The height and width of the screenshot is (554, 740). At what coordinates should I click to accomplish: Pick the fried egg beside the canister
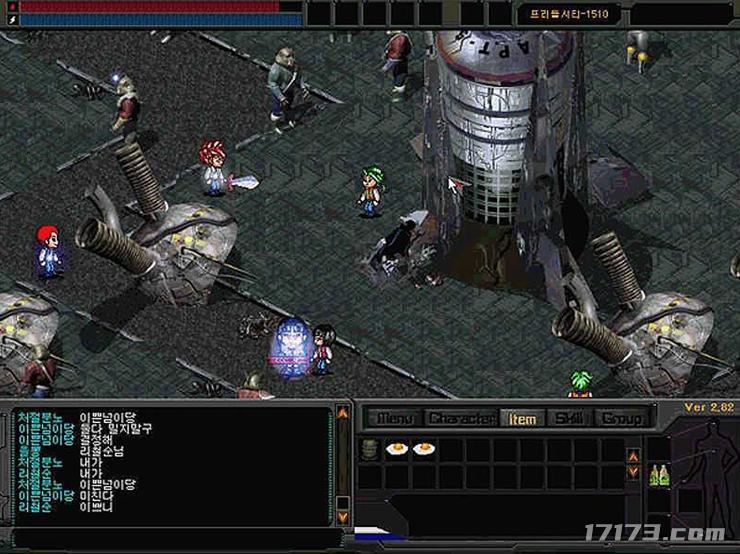tap(398, 449)
